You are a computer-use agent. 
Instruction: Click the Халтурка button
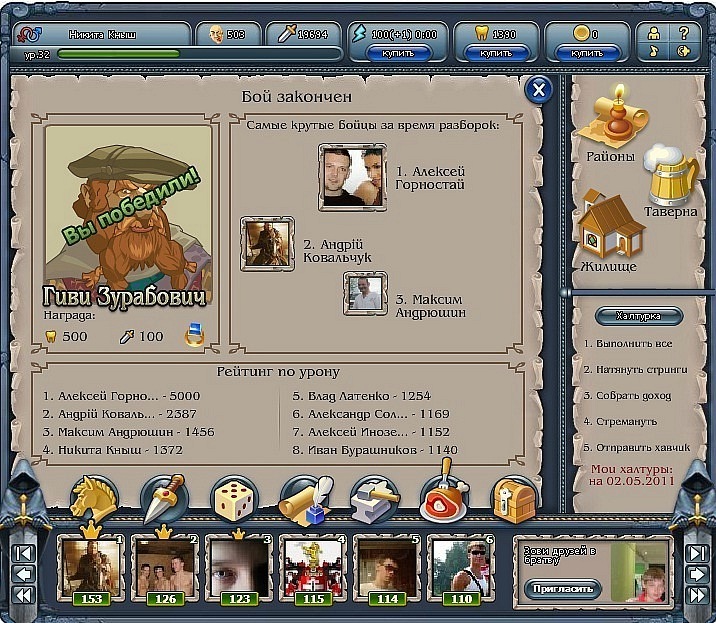[x=640, y=316]
